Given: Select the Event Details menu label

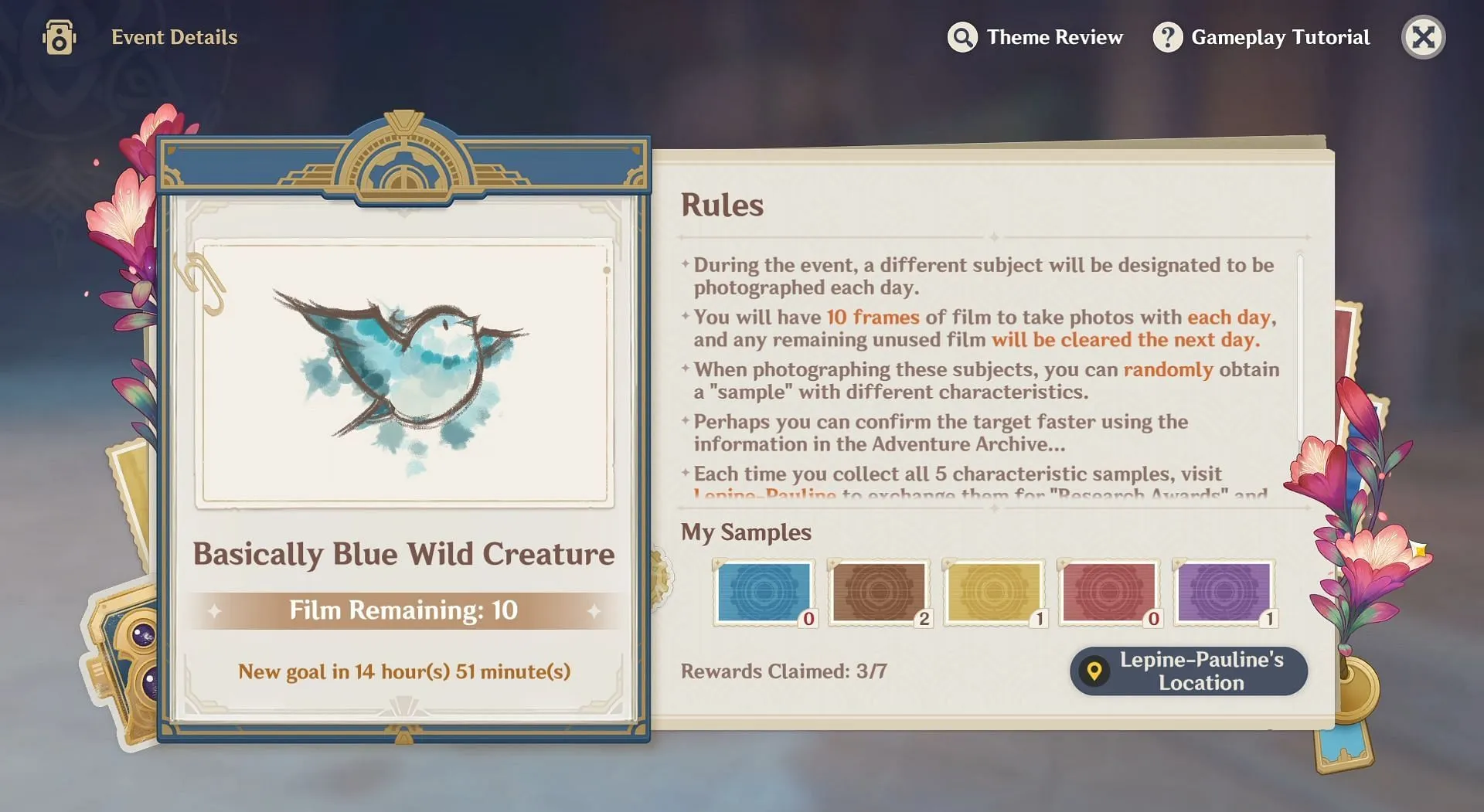Looking at the screenshot, I should click(x=174, y=36).
